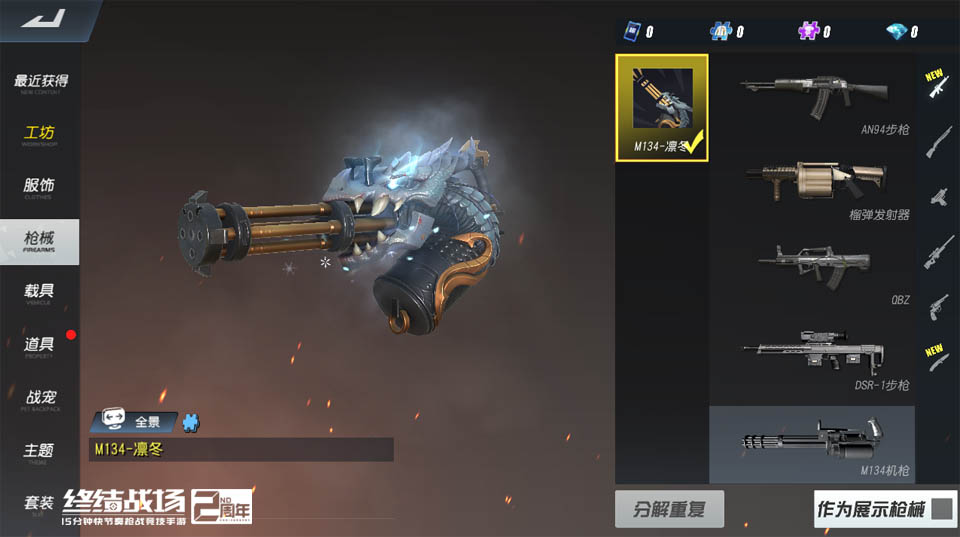Switch to the 载具 Vehicle category
The image size is (960, 537).
[x=40, y=292]
